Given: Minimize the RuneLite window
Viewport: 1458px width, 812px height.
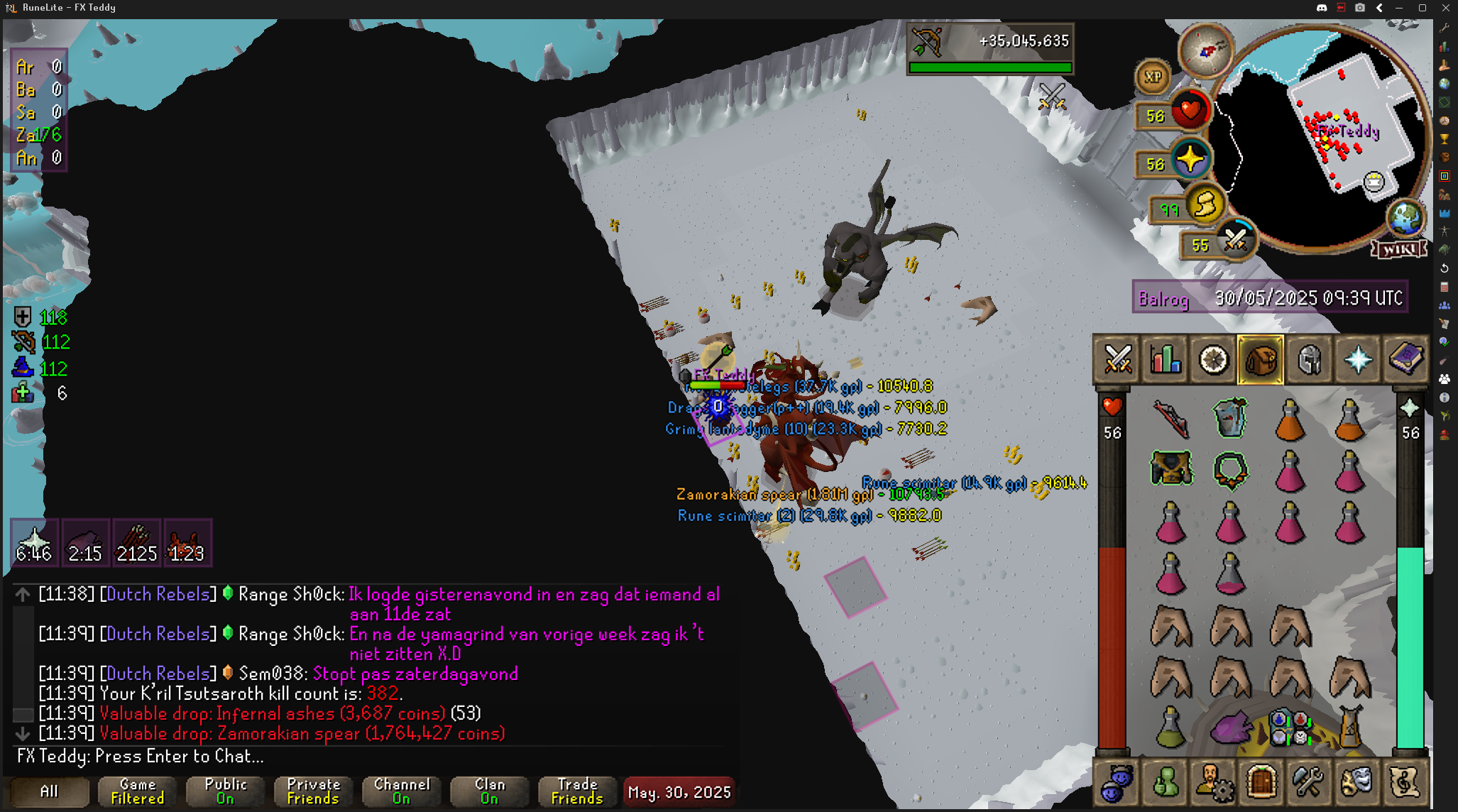Looking at the screenshot, I should click(x=1399, y=8).
